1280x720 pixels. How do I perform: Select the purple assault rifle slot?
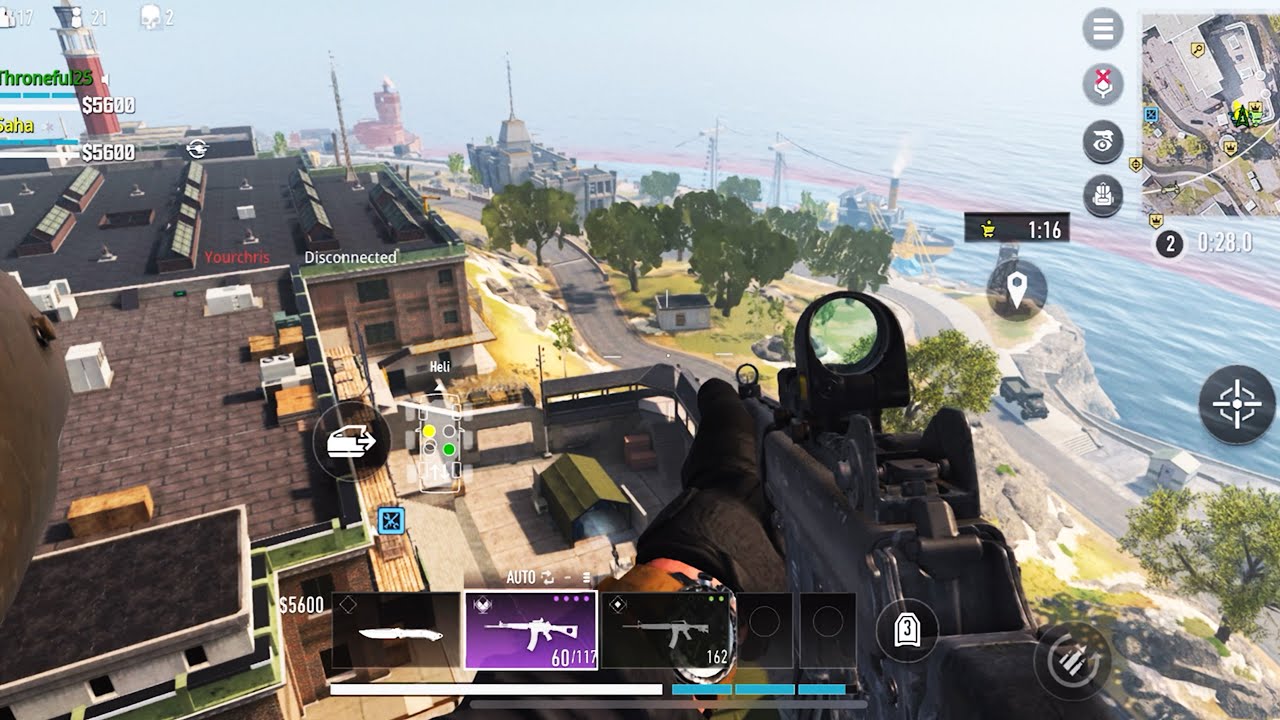point(531,630)
